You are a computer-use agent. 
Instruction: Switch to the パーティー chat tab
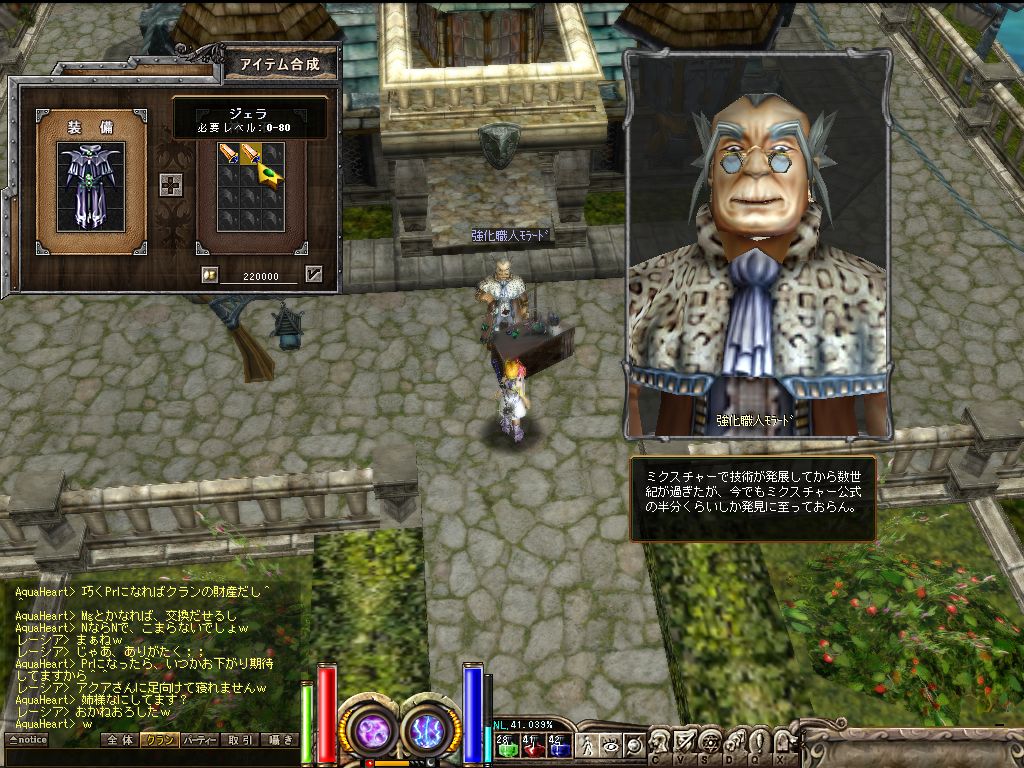click(x=200, y=740)
